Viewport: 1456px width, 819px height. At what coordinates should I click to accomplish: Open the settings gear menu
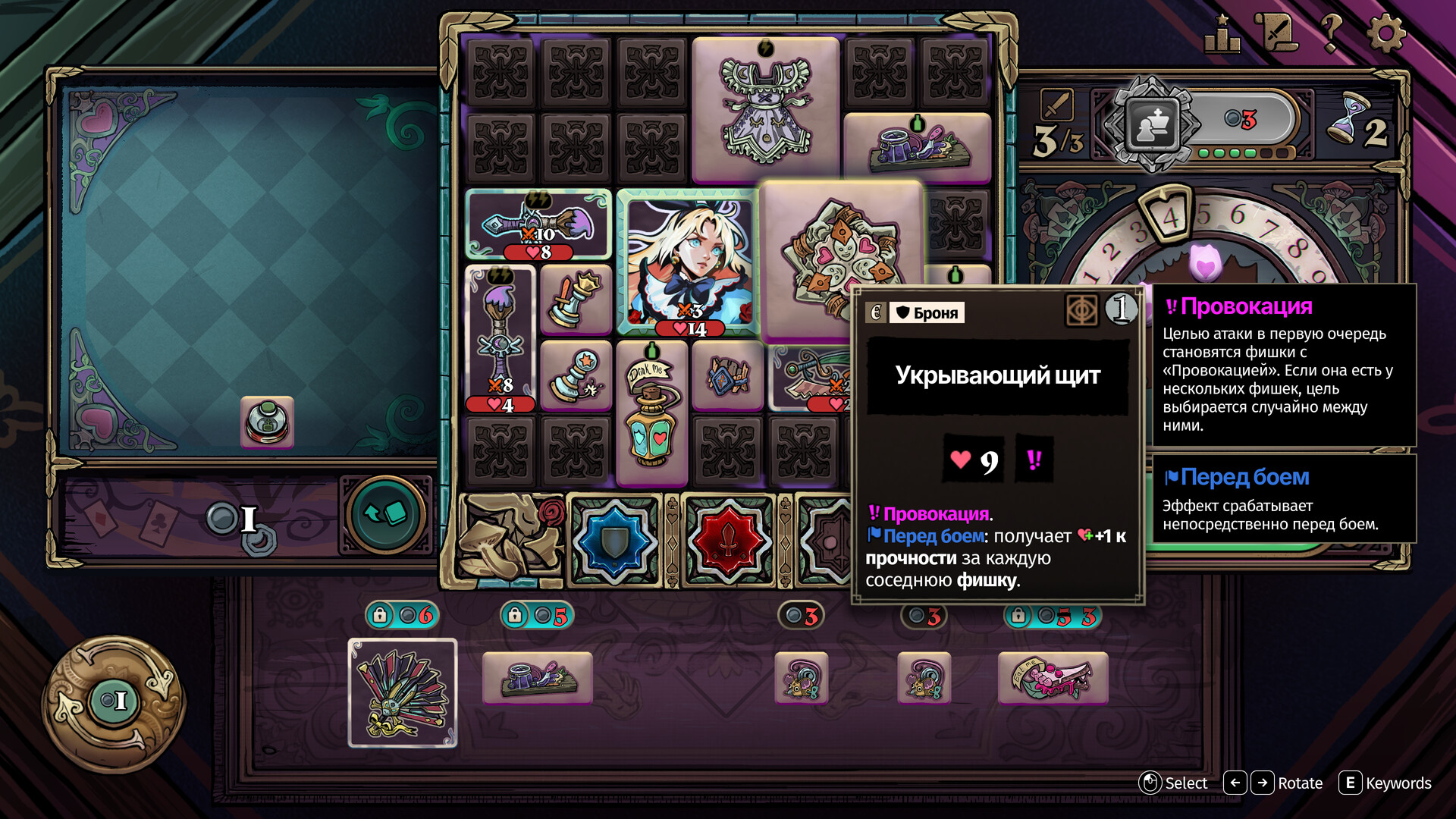(1386, 34)
